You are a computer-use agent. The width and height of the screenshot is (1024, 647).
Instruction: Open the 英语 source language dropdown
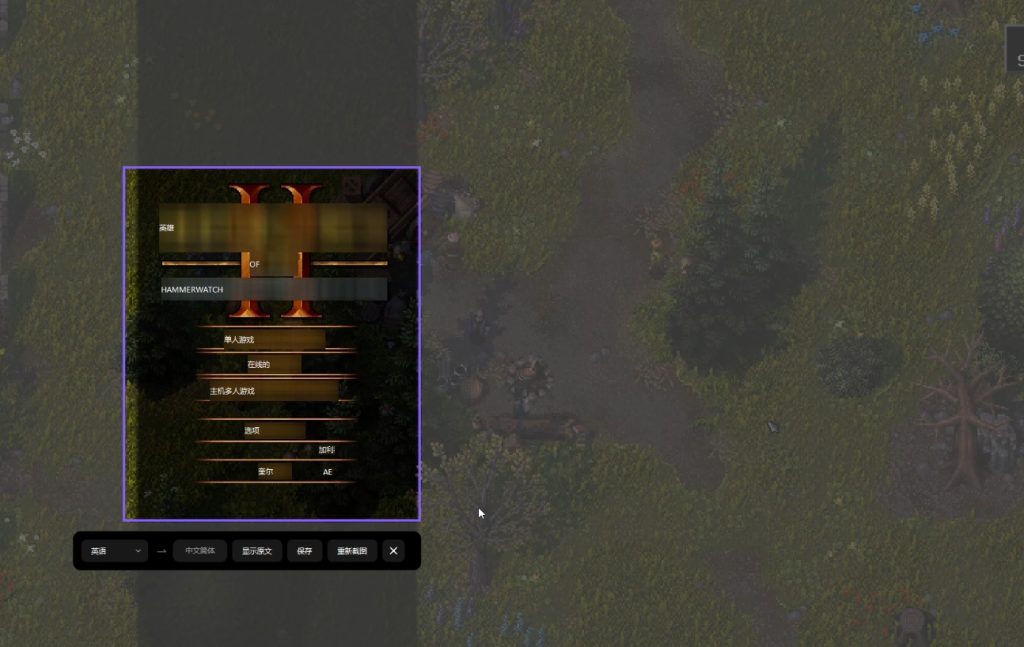tap(114, 551)
